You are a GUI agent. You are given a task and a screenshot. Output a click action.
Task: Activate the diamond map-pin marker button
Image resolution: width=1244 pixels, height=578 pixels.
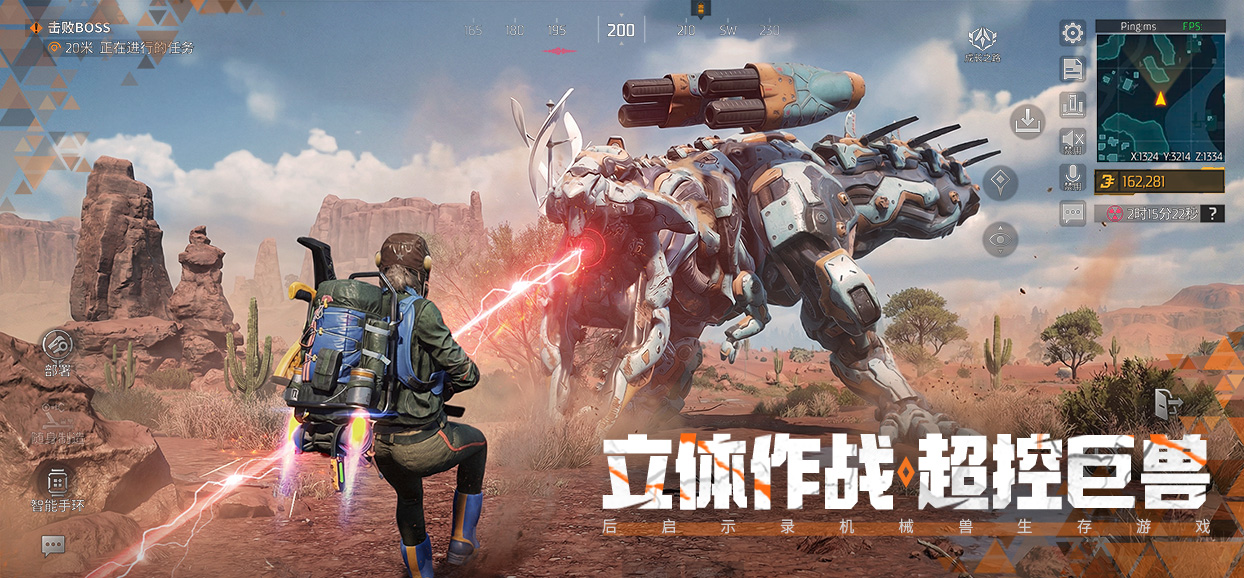(1000, 183)
